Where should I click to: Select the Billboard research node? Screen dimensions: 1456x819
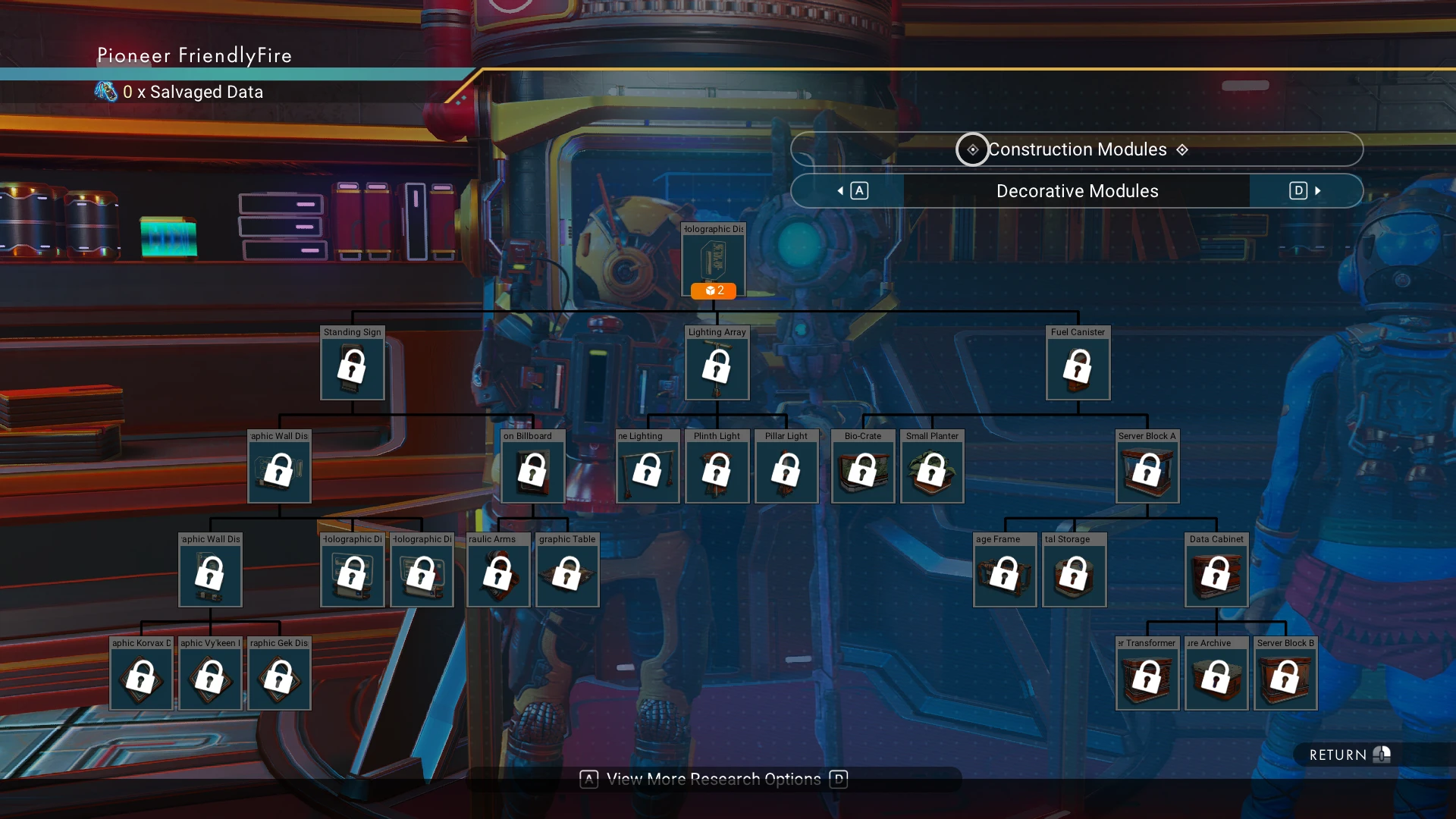pyautogui.click(x=532, y=472)
